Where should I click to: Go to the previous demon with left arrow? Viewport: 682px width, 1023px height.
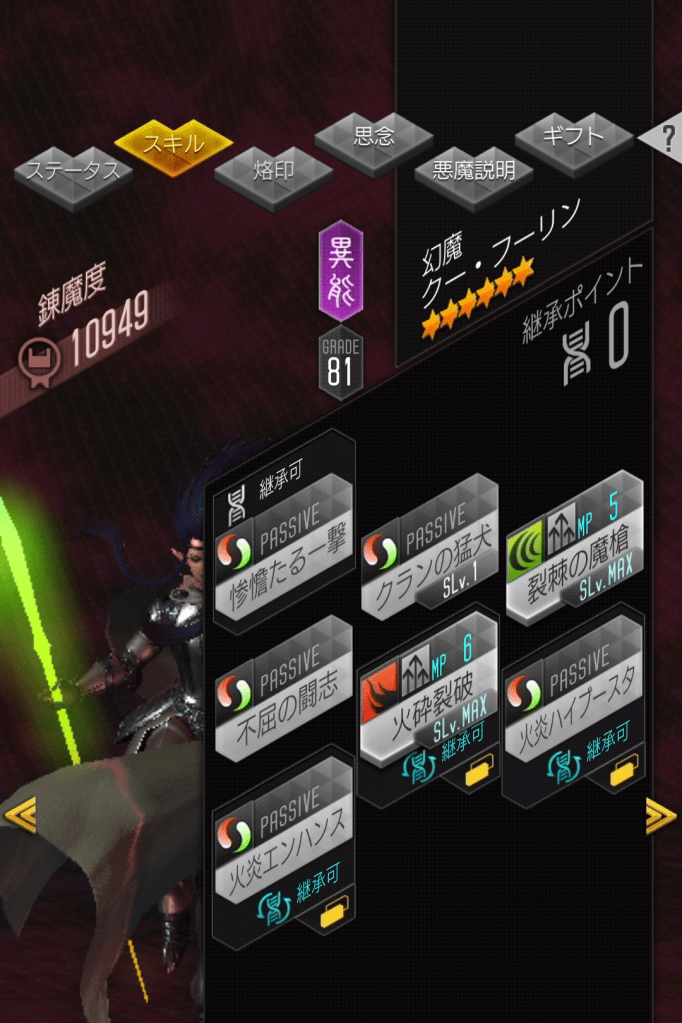pyautogui.click(x=20, y=816)
